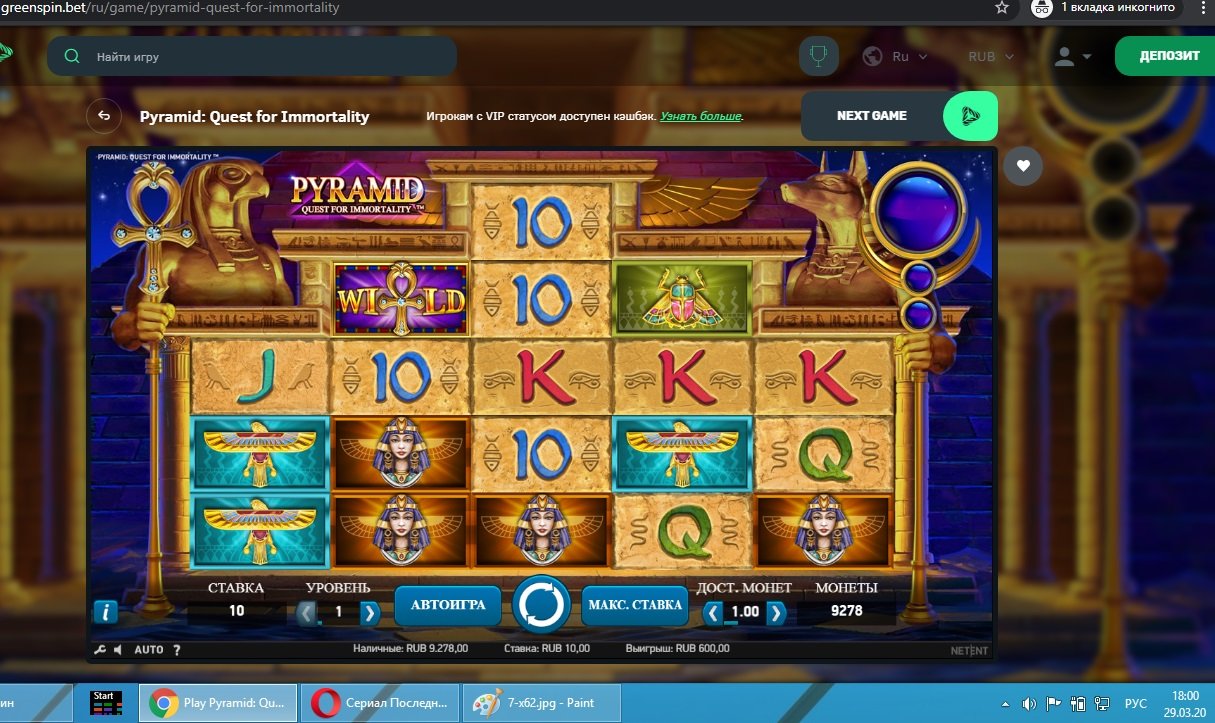Toggle sound with the speaker icon
The image size is (1215, 723).
[x=118, y=650]
